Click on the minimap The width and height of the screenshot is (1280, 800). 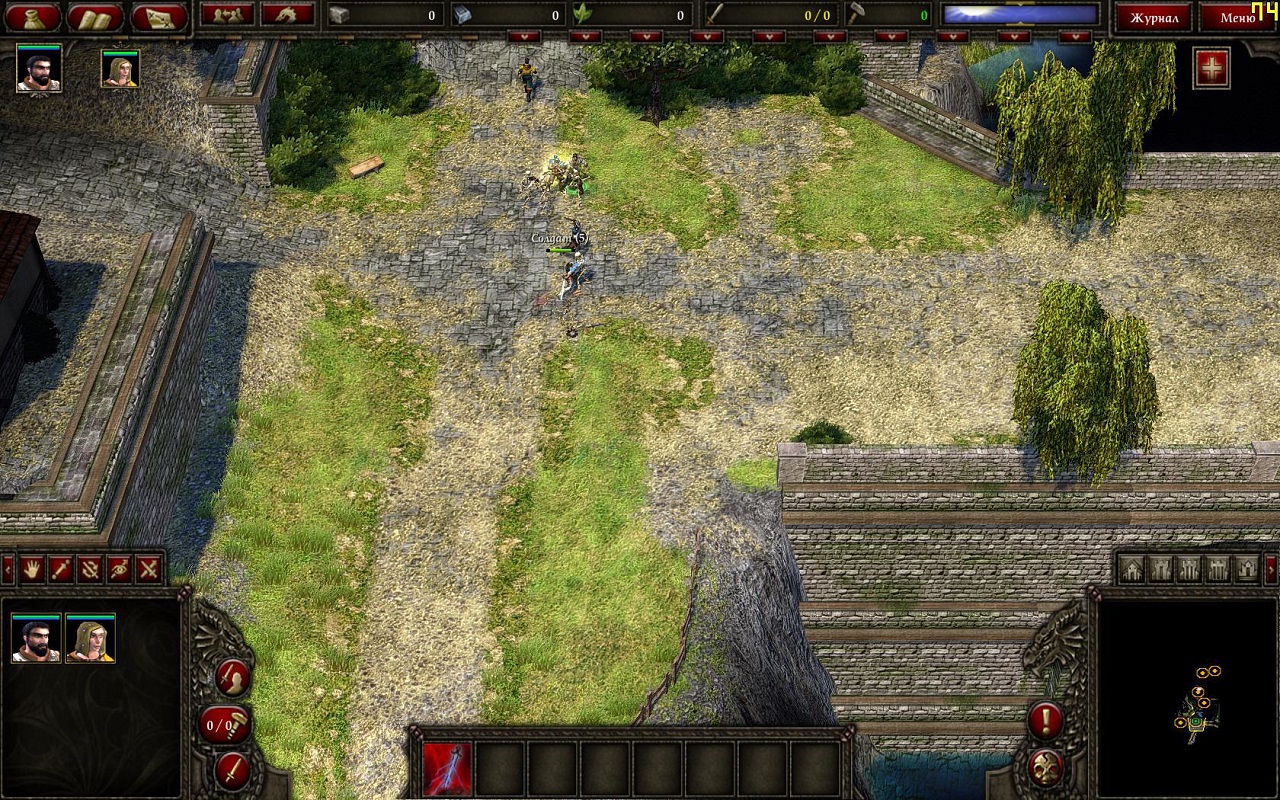point(1188,698)
